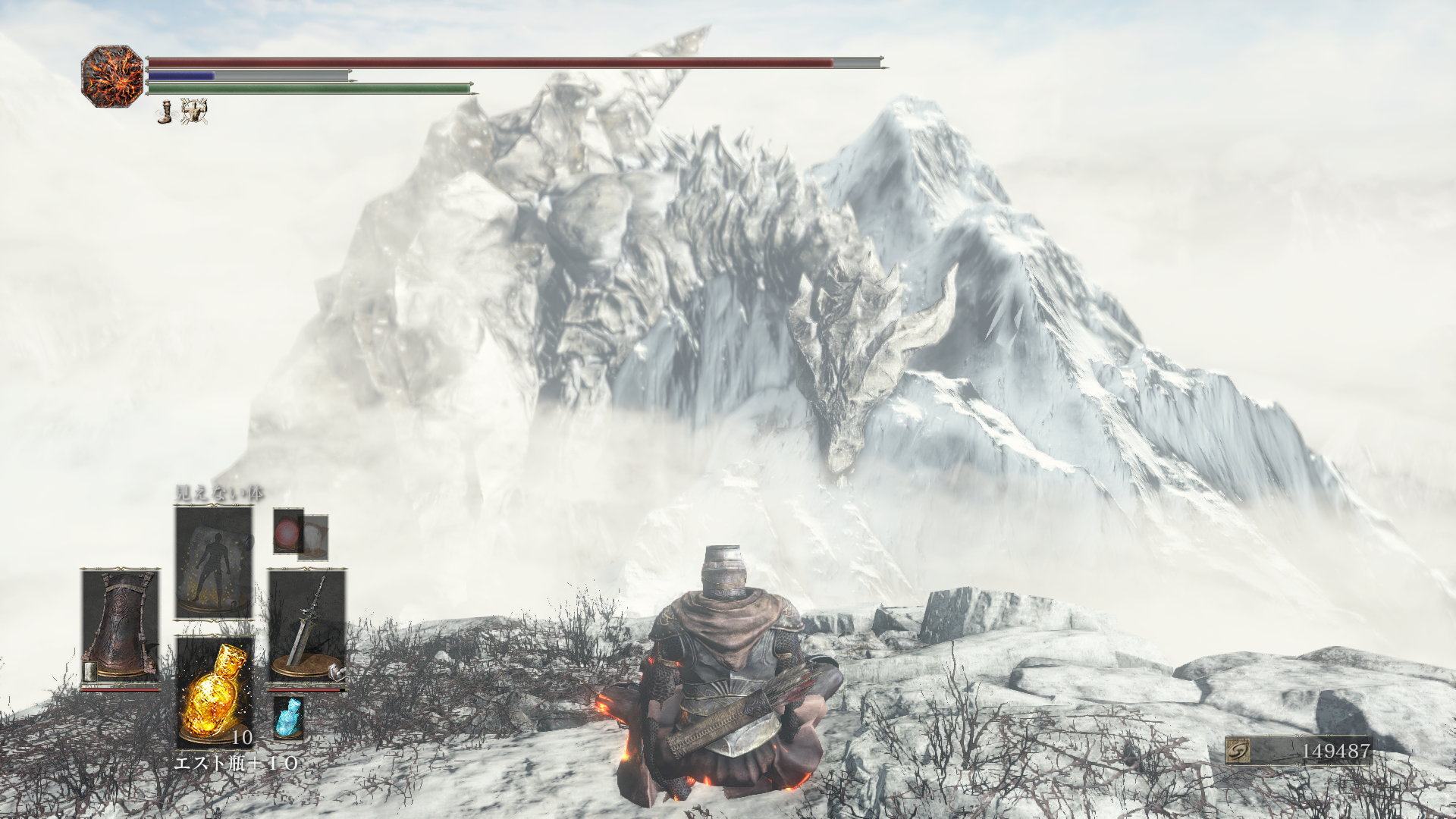The image size is (1456, 819).
Task: Click the lava-cracked covenant emblem
Action: point(112,76)
